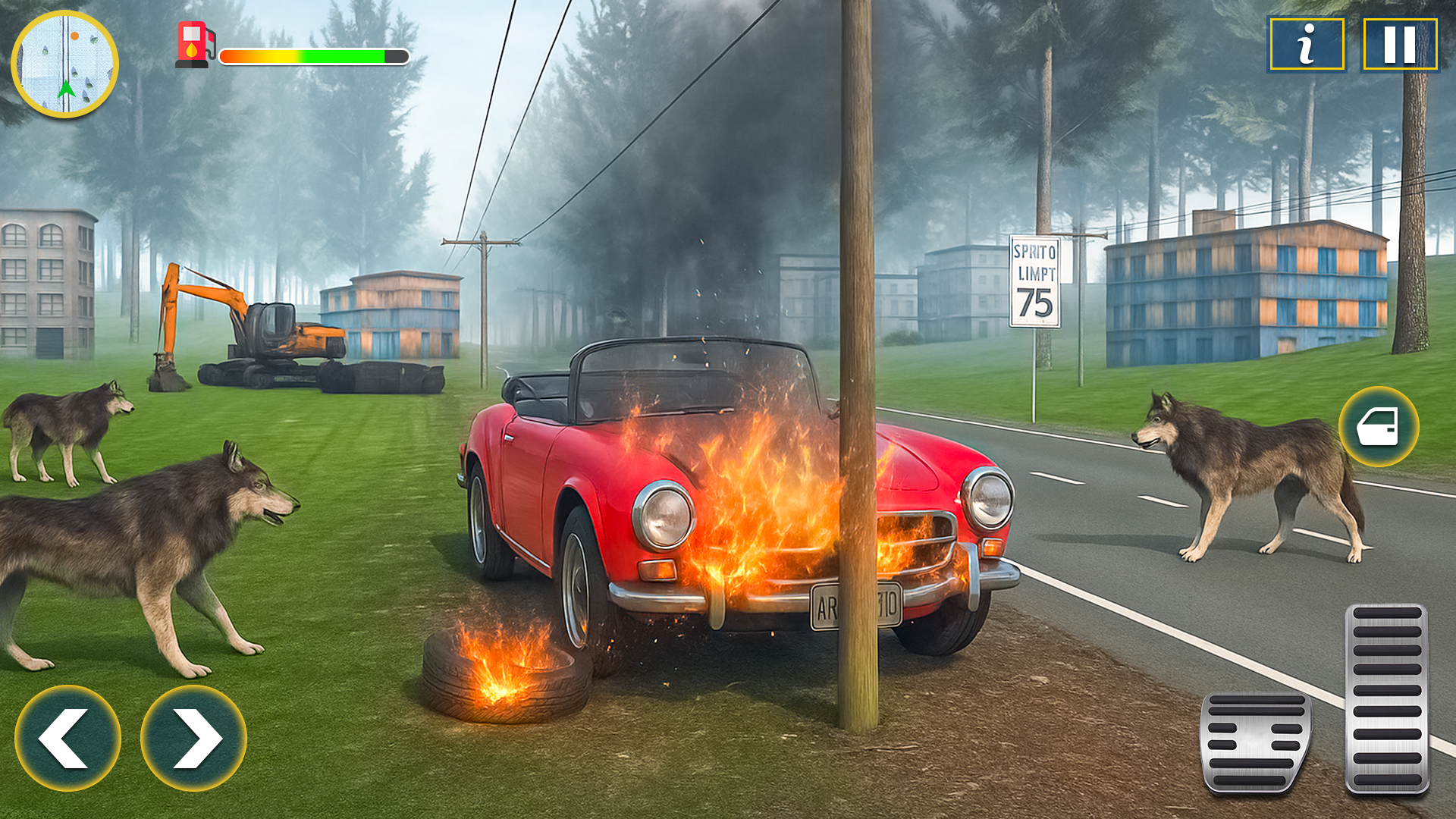This screenshot has width=1456, height=819.
Task: Steer left with the left arrow
Action: click(x=67, y=738)
